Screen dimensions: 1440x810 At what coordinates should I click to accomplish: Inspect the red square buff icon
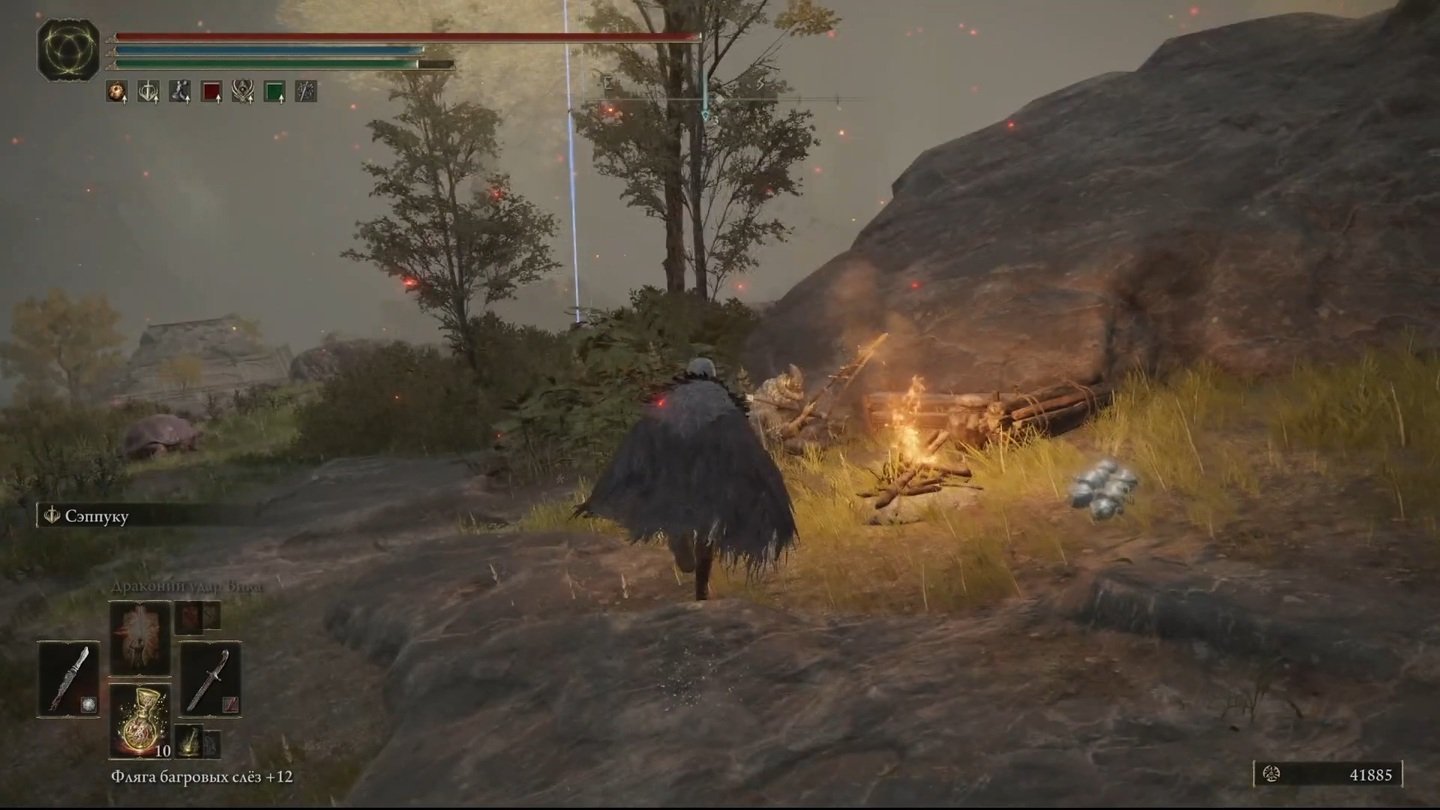(211, 91)
